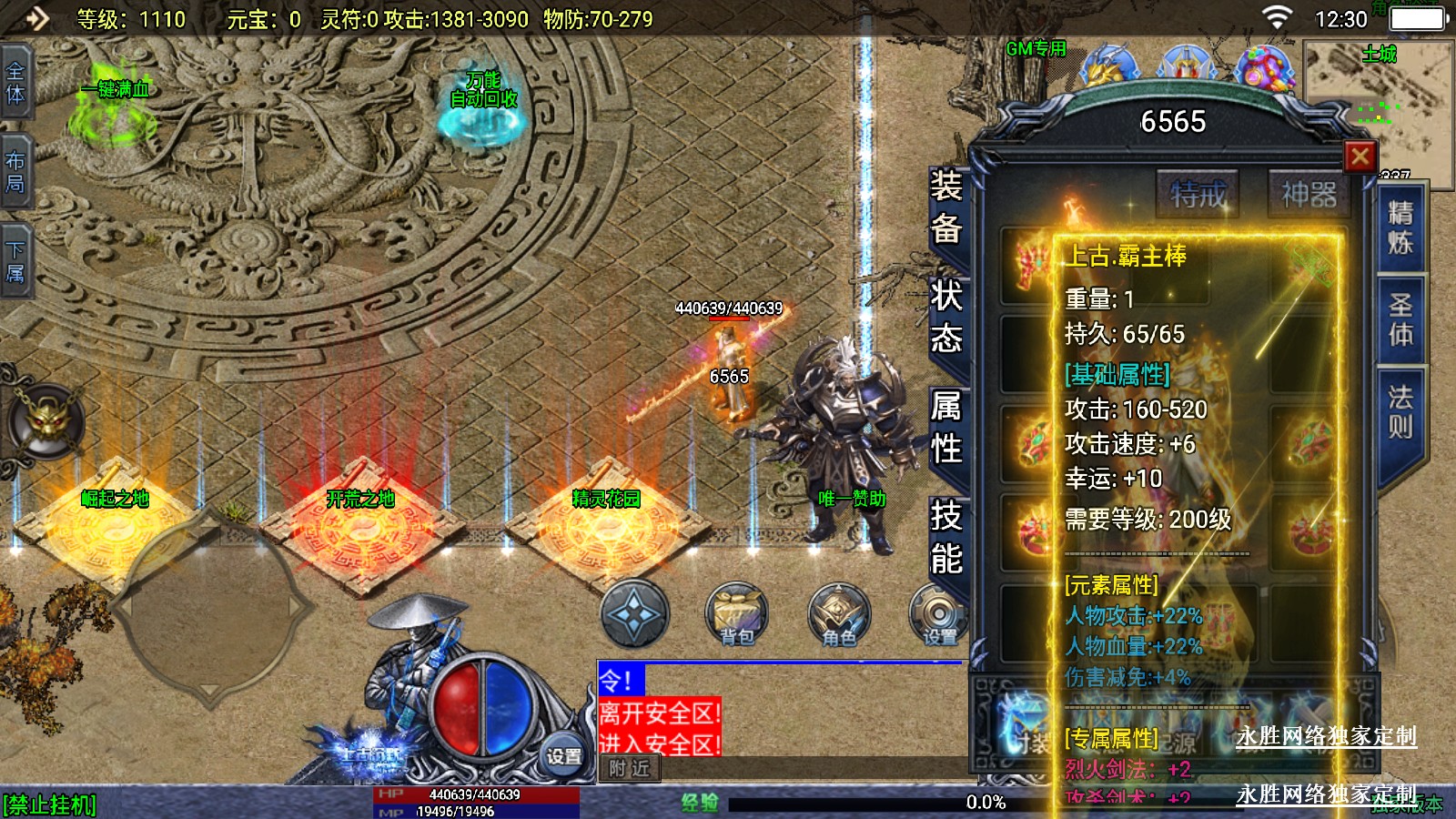Click the 附近 nearby chat channel button
Screen dimensions: 1456x819
[630, 769]
